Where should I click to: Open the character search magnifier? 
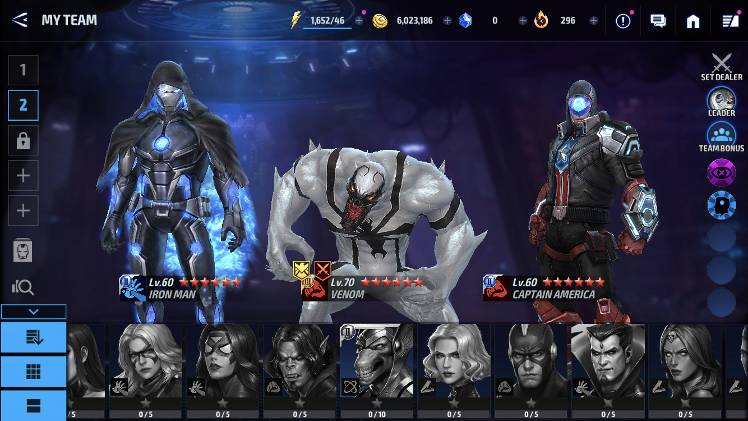pos(23,288)
